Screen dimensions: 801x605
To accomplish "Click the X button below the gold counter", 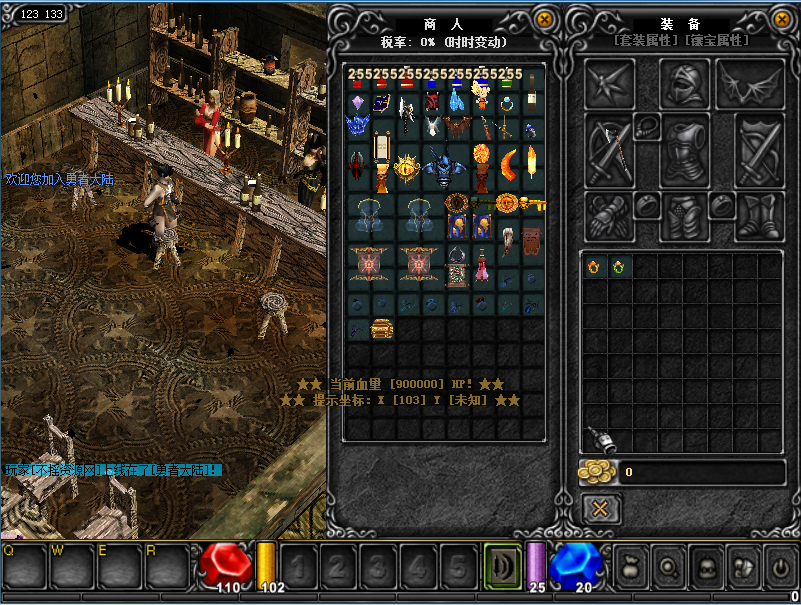I will 600,509.
